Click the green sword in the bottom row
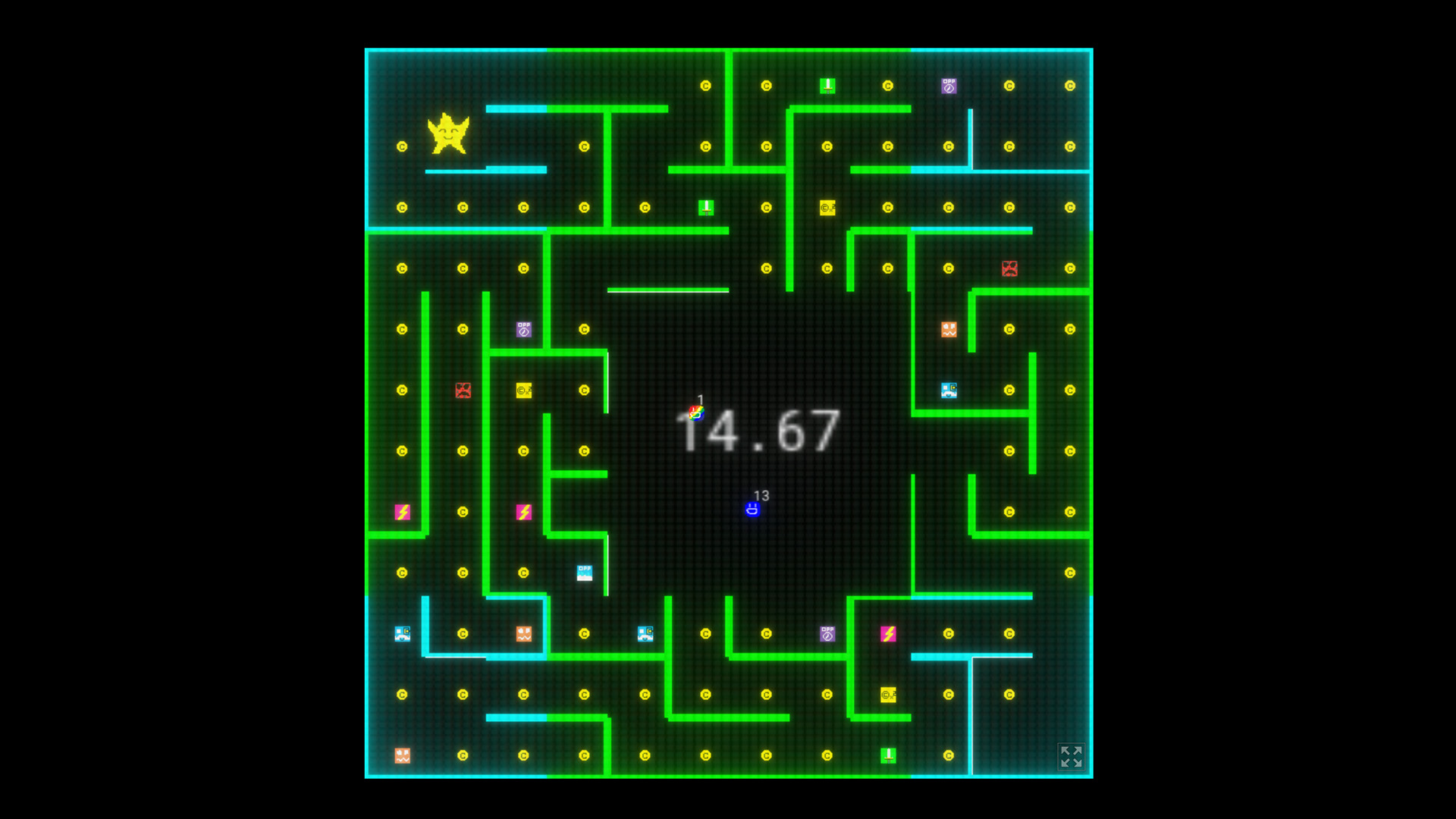 pyautogui.click(x=887, y=755)
